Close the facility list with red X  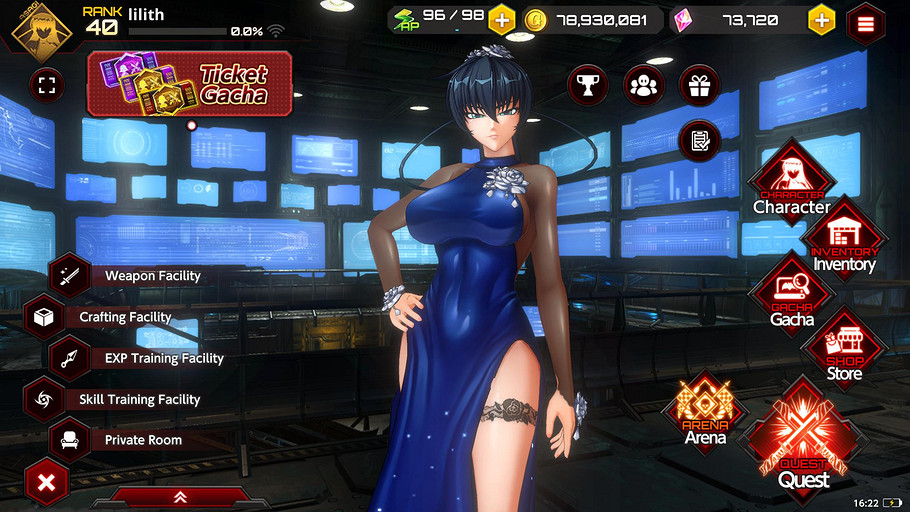click(x=45, y=485)
